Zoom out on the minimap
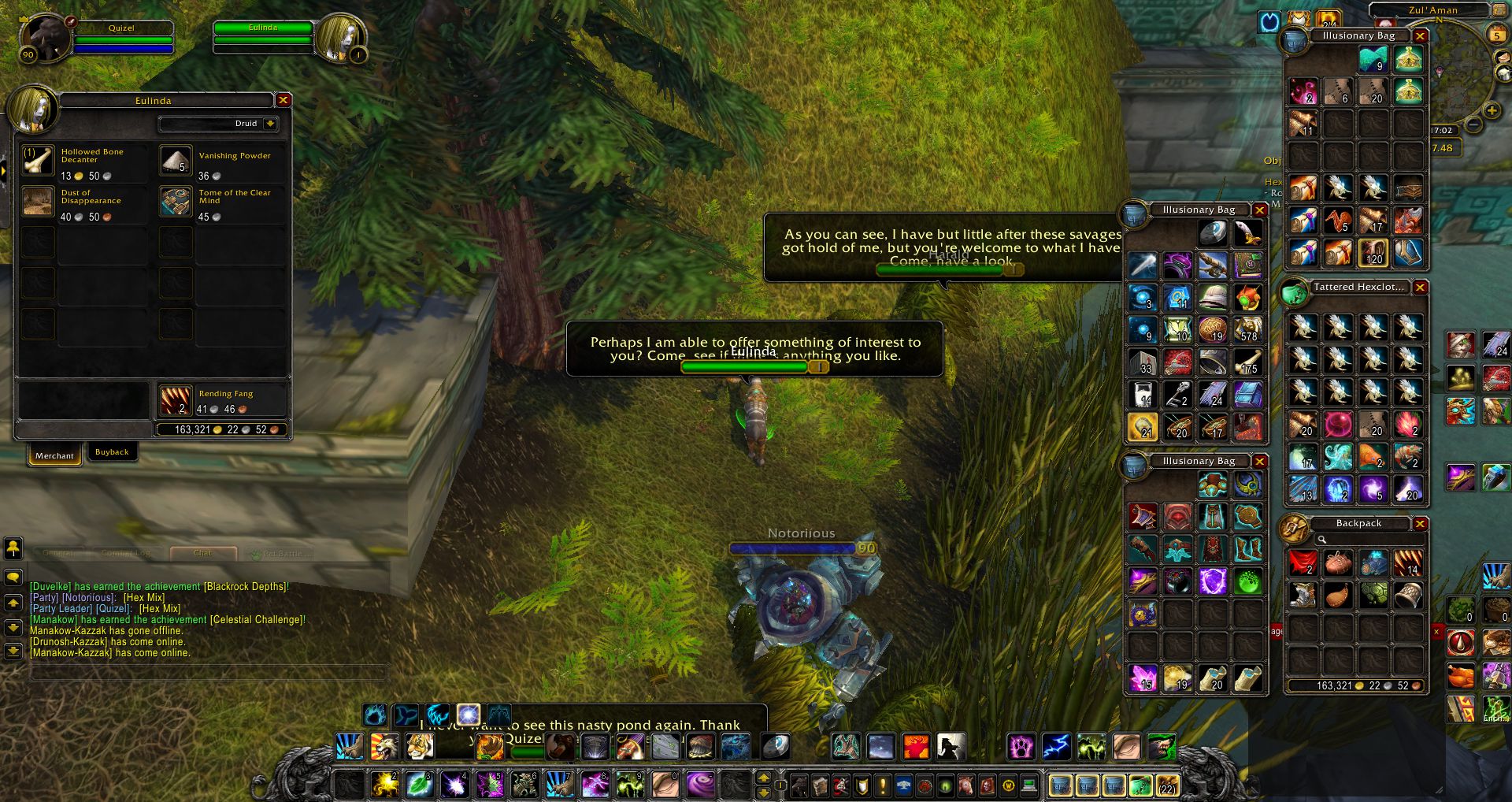 point(1474,124)
